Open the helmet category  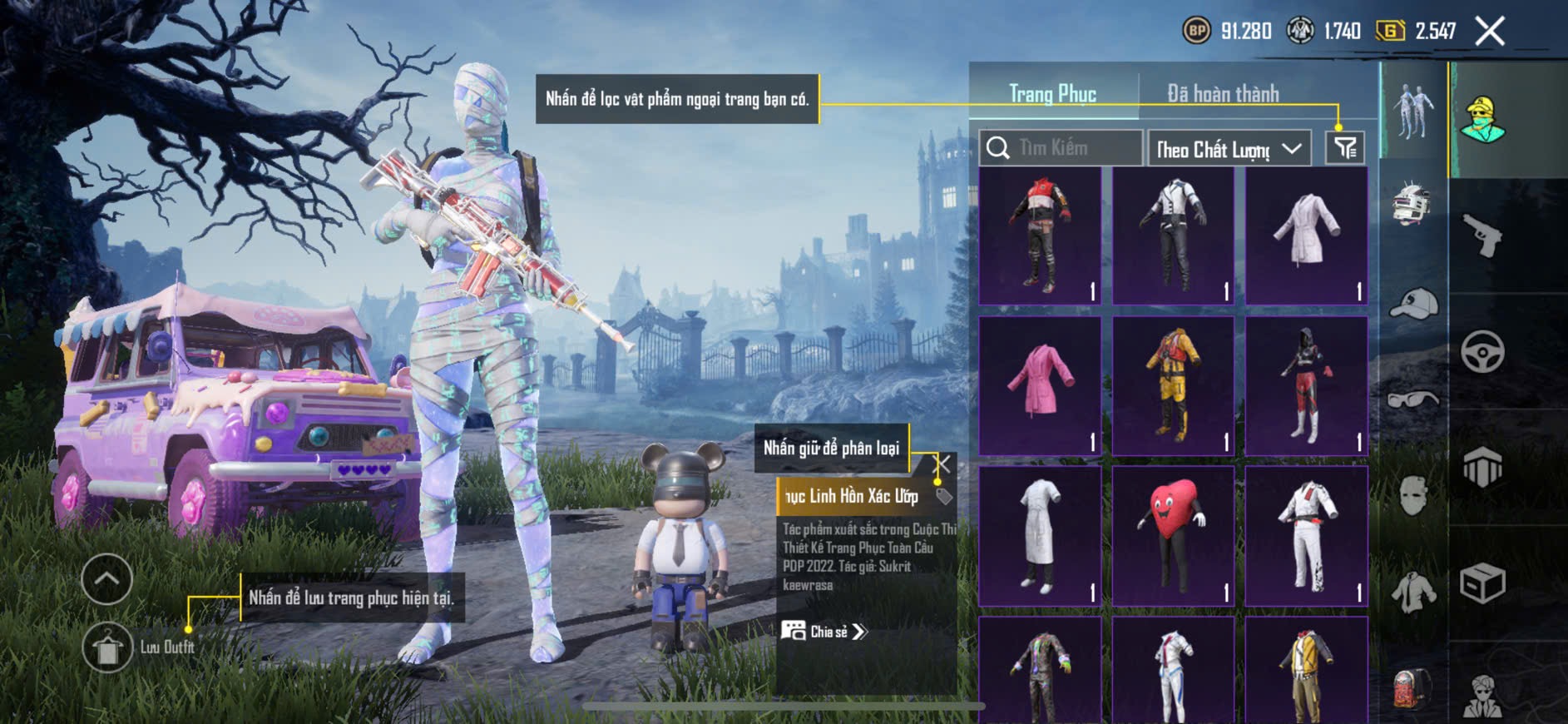pyautogui.click(x=1412, y=202)
